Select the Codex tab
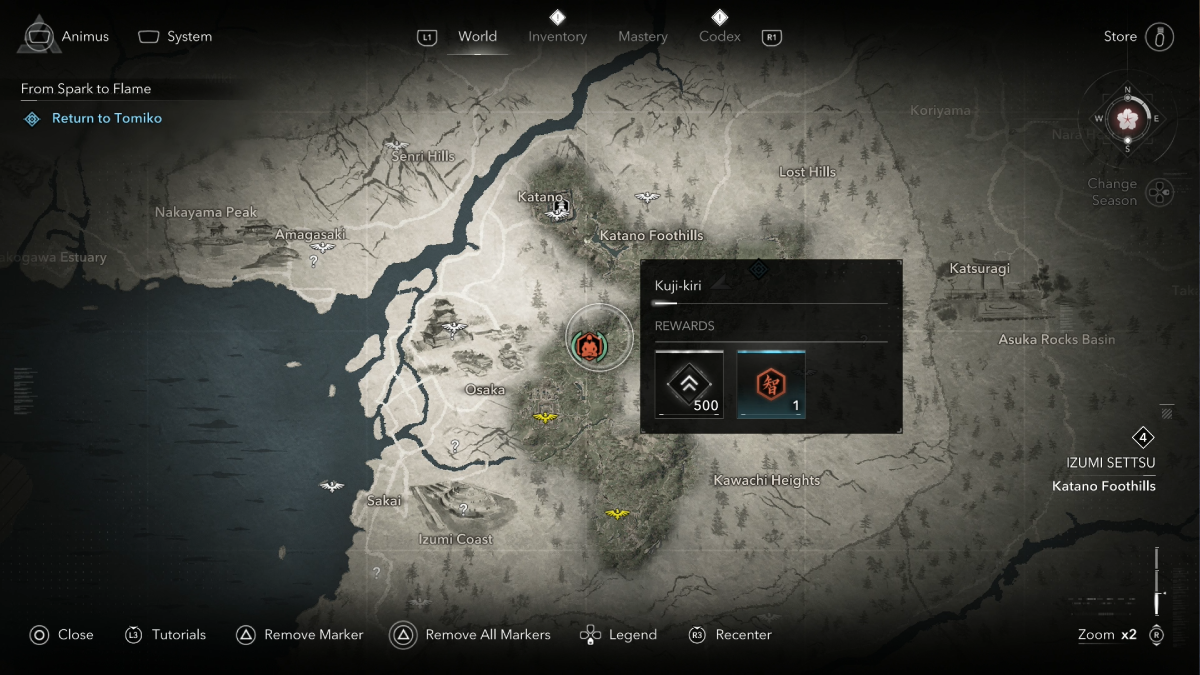This screenshot has height=675, width=1200. (719, 37)
